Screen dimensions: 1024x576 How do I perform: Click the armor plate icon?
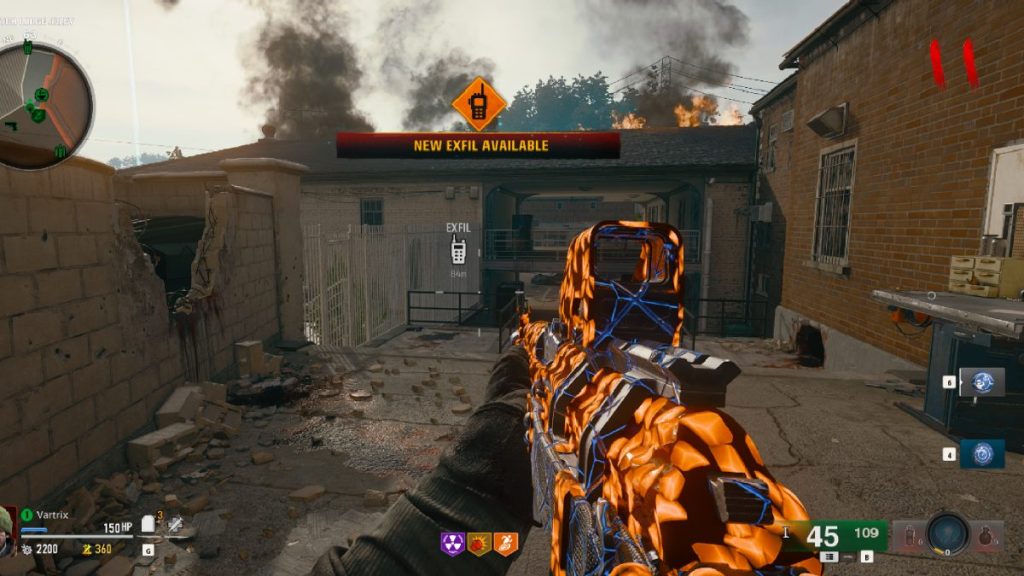coord(148,524)
